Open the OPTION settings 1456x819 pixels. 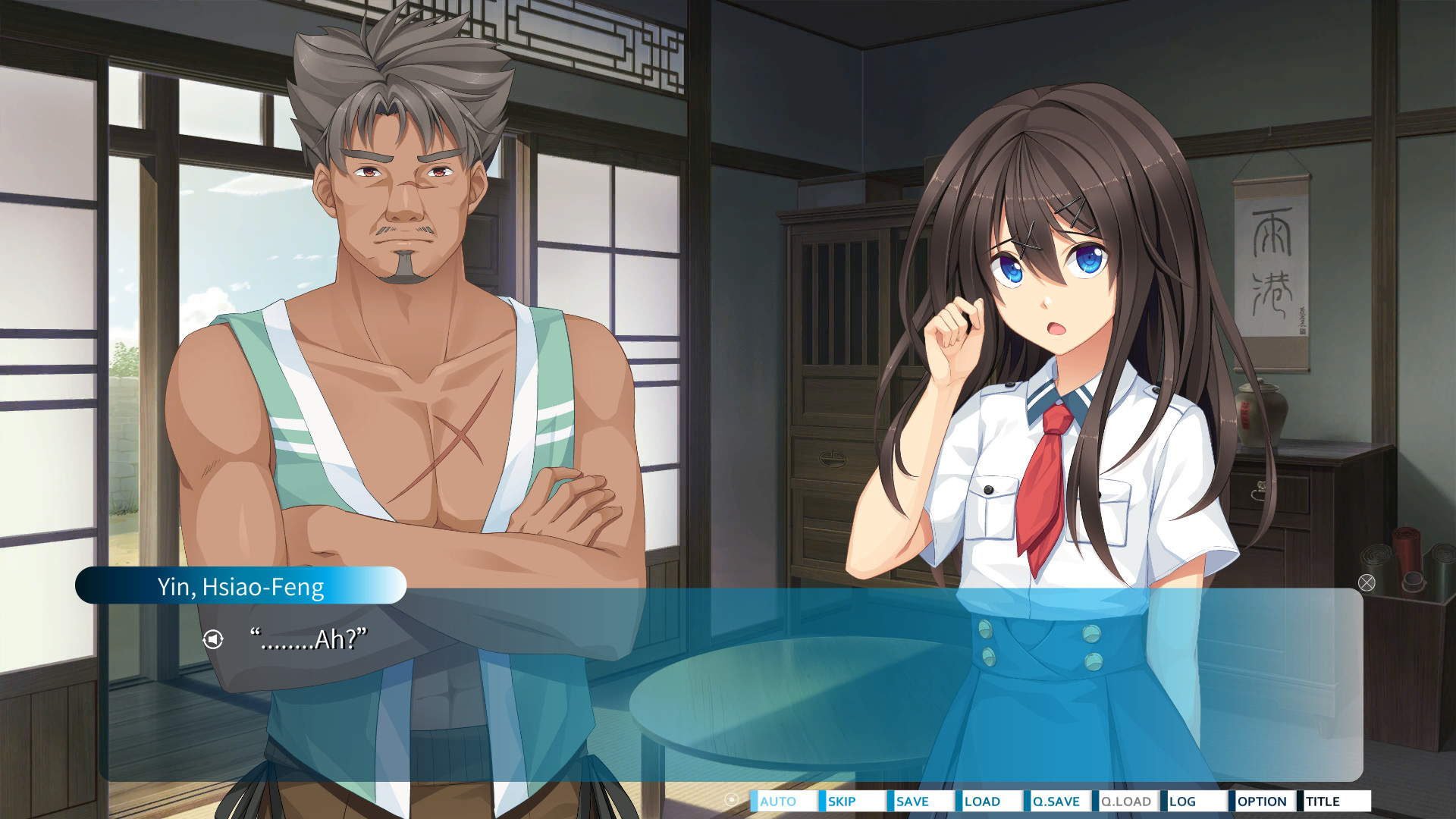[1261, 802]
